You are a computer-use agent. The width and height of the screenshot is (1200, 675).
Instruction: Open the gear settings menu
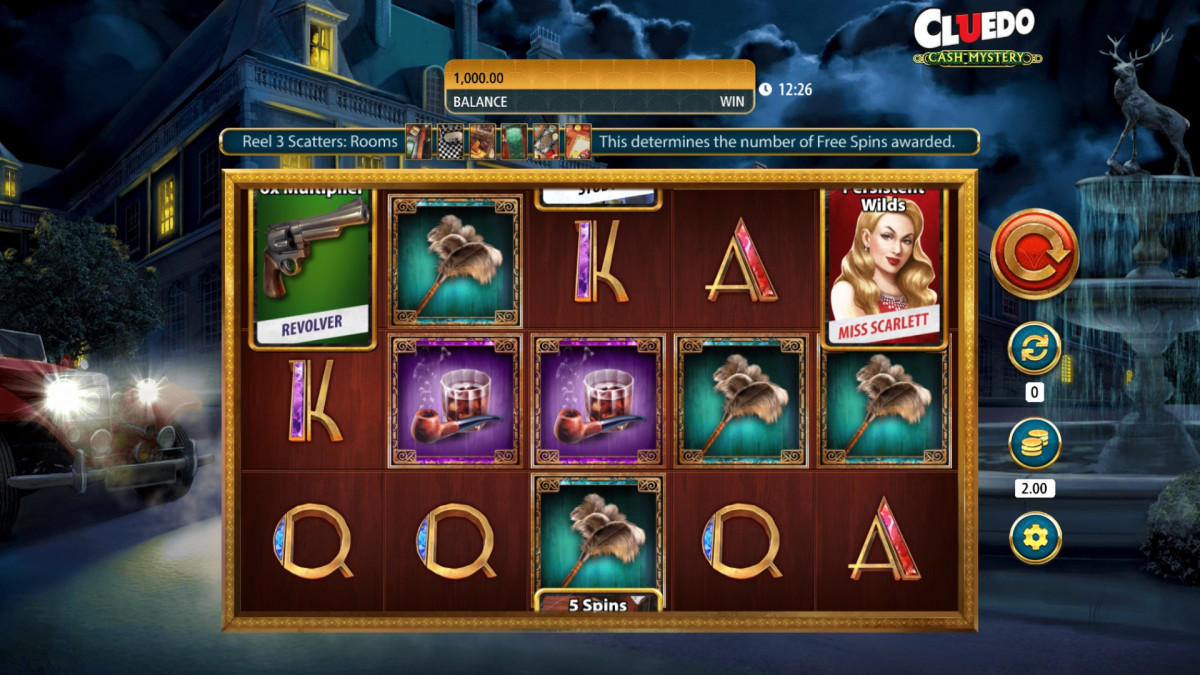click(x=1034, y=538)
